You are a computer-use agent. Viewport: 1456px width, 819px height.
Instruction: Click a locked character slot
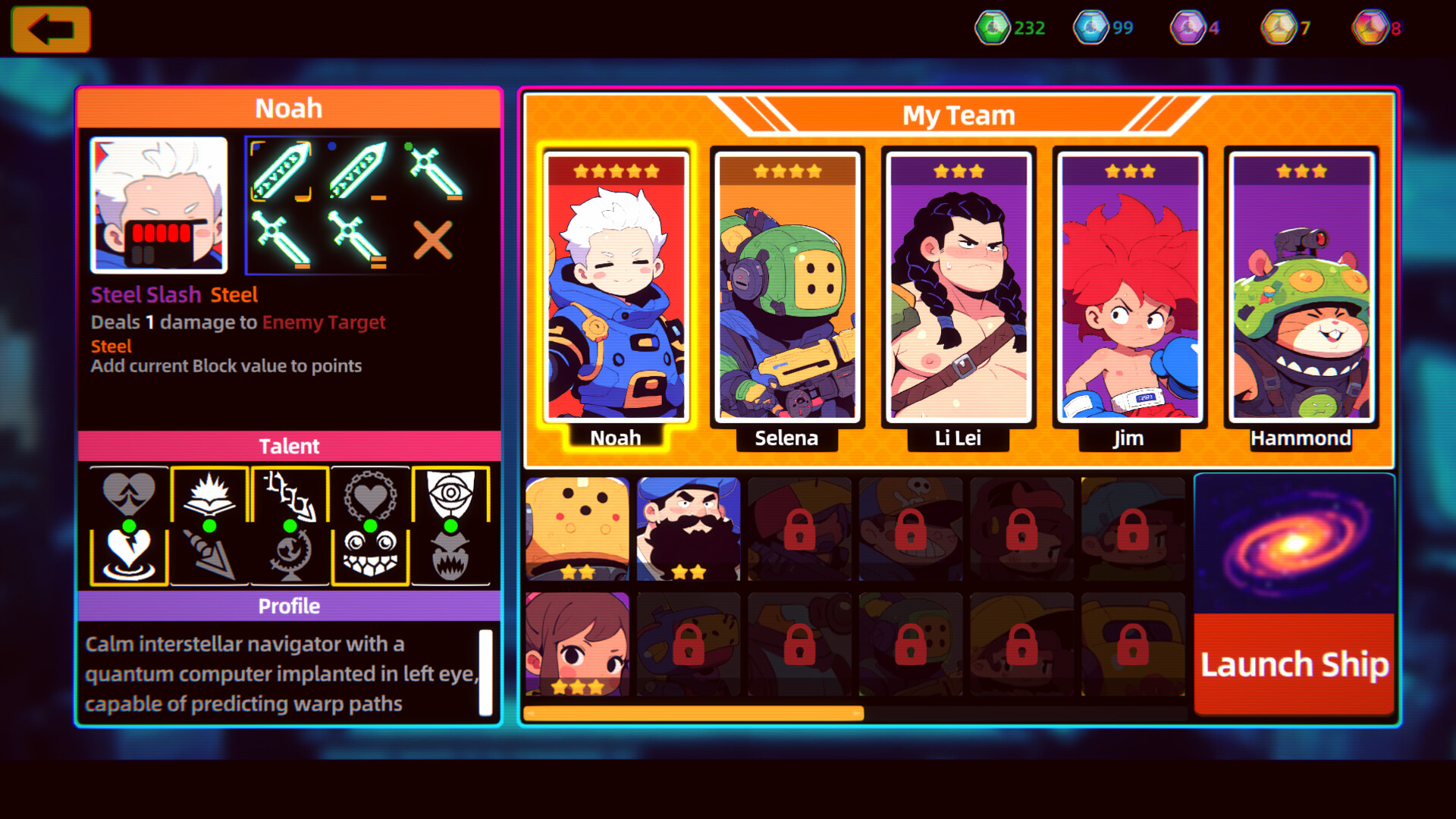click(799, 527)
